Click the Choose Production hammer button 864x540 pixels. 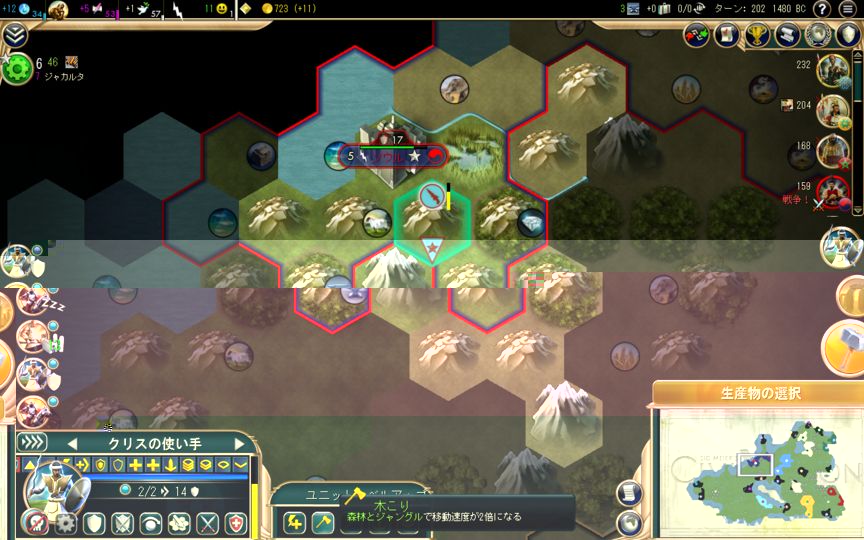click(x=842, y=345)
